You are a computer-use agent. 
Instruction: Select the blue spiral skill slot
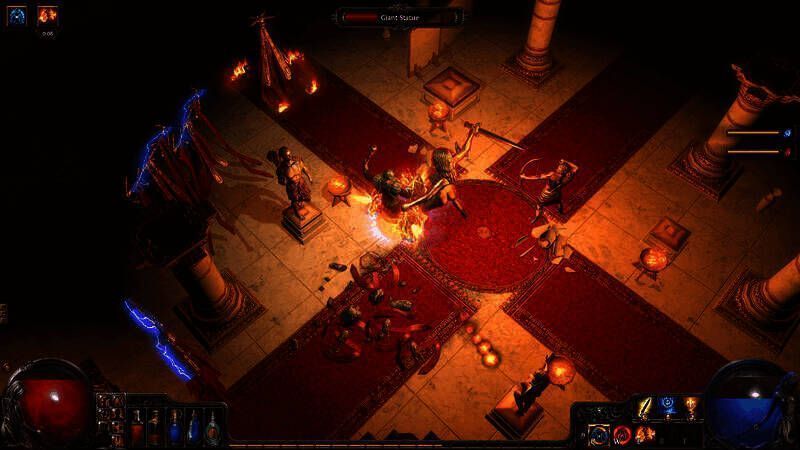click(667, 408)
